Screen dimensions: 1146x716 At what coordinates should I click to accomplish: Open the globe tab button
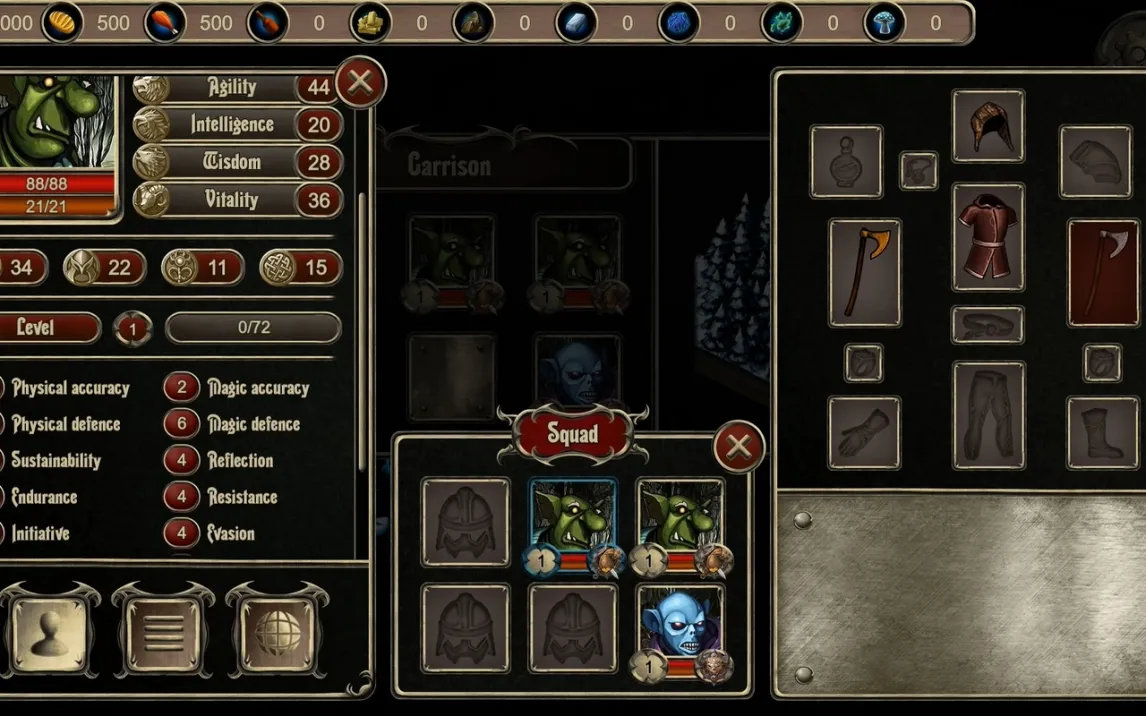pos(277,635)
